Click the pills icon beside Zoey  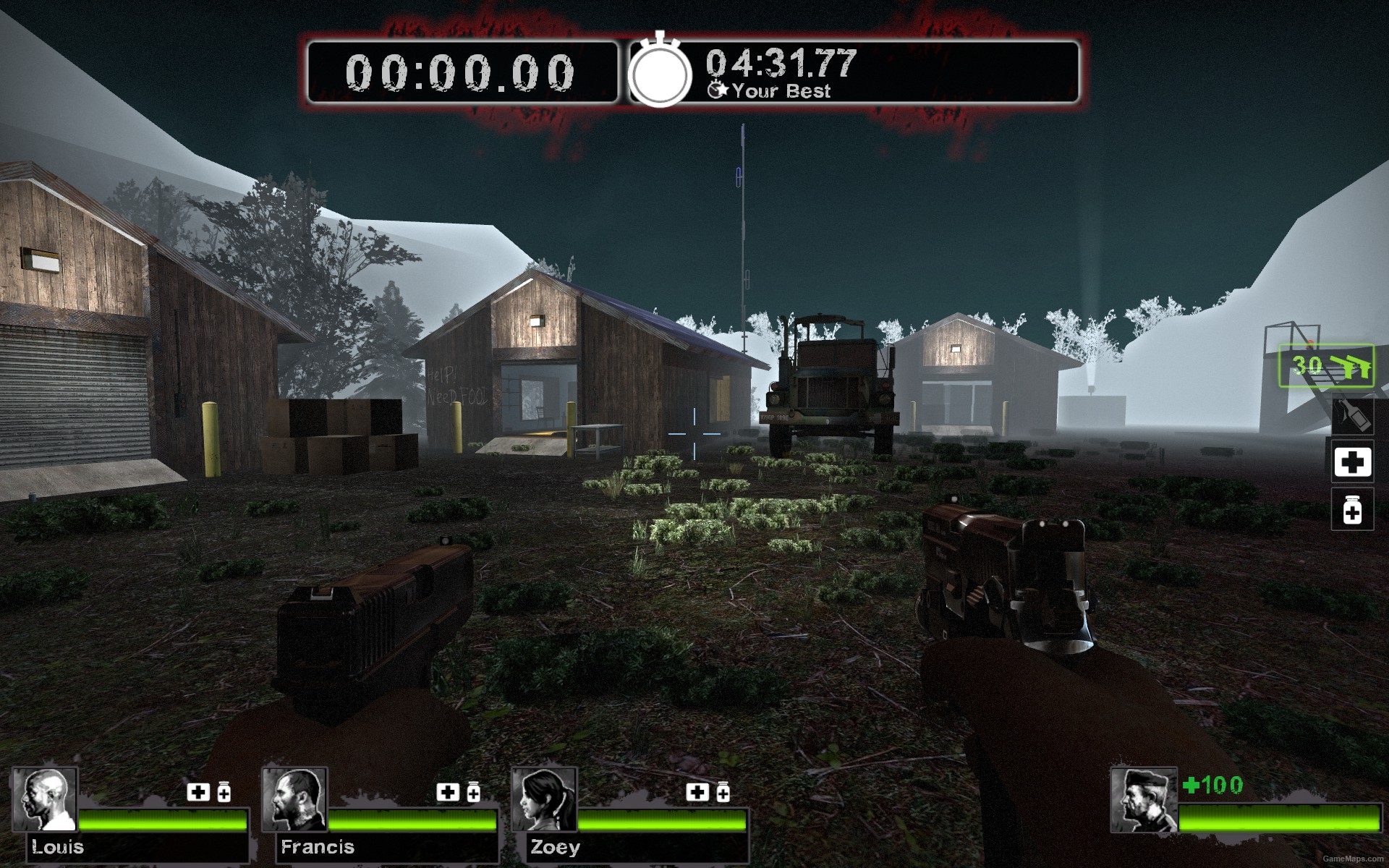[723, 792]
